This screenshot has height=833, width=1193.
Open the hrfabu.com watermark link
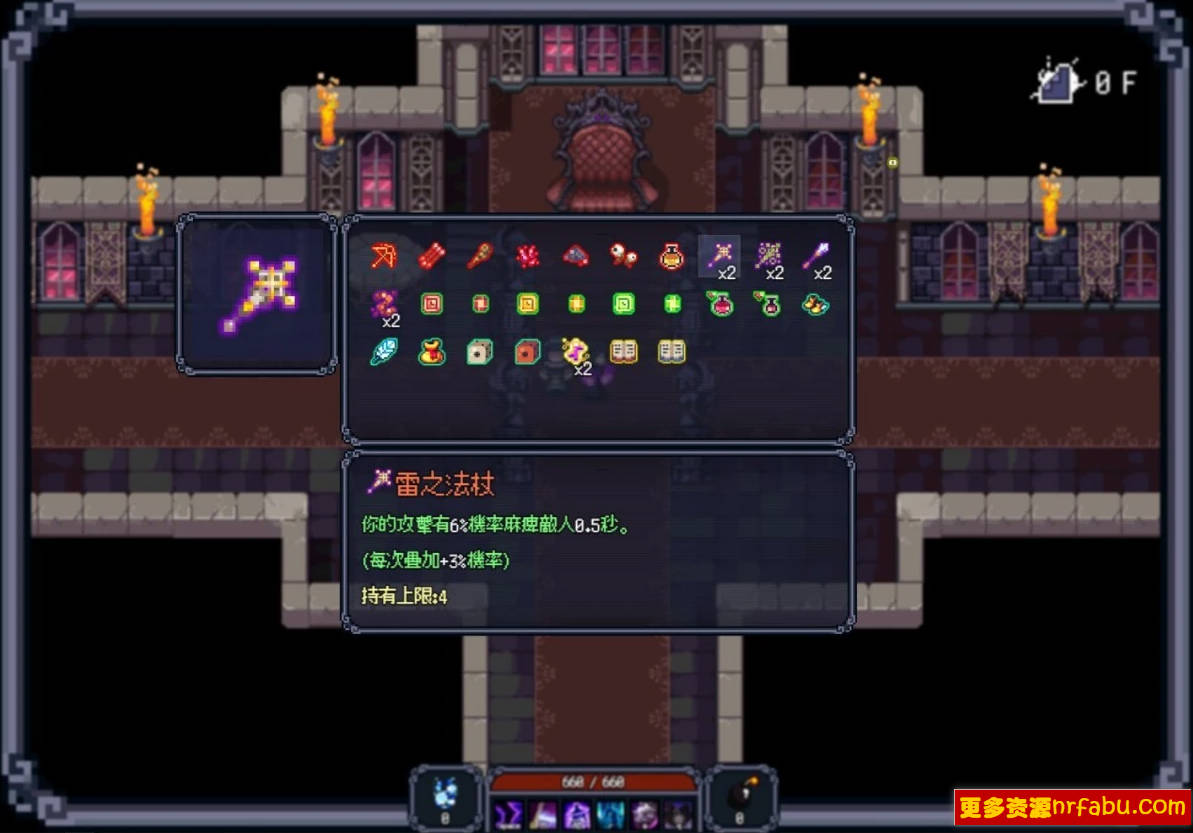click(x=1072, y=806)
